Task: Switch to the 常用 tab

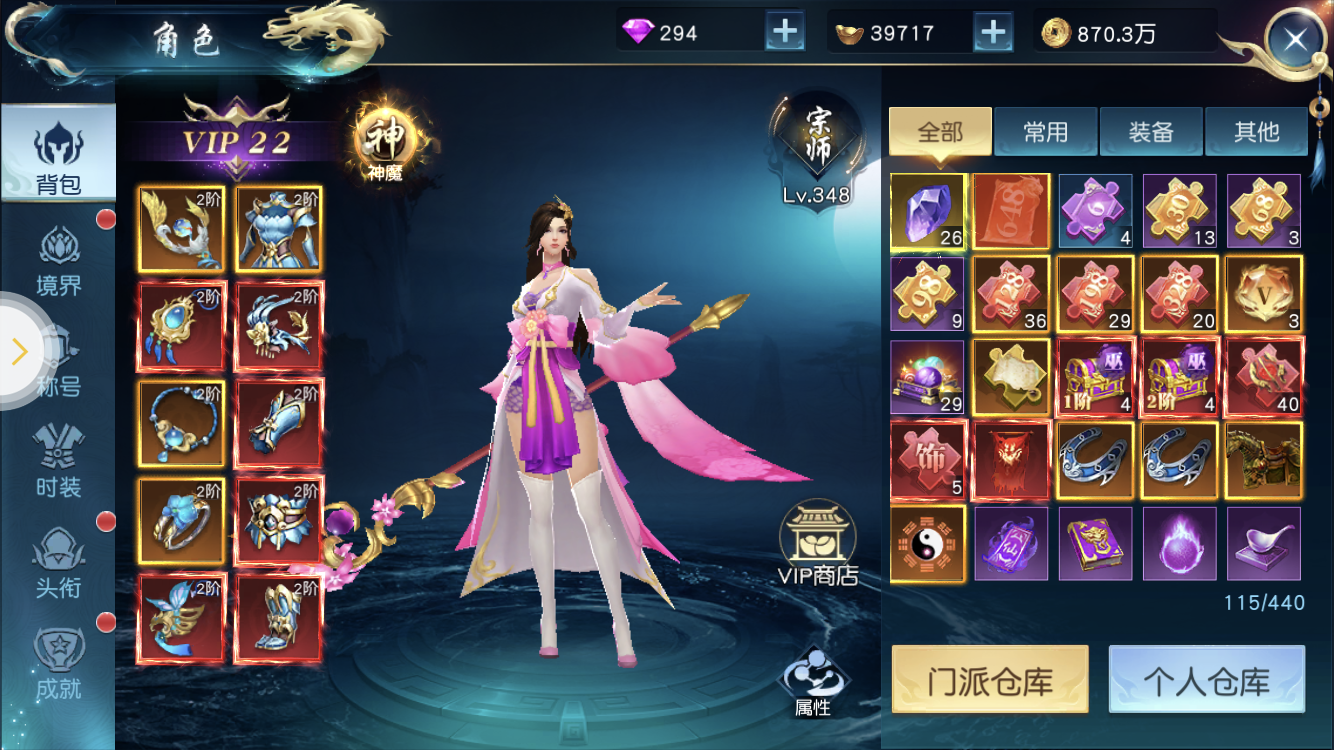Action: point(1045,131)
